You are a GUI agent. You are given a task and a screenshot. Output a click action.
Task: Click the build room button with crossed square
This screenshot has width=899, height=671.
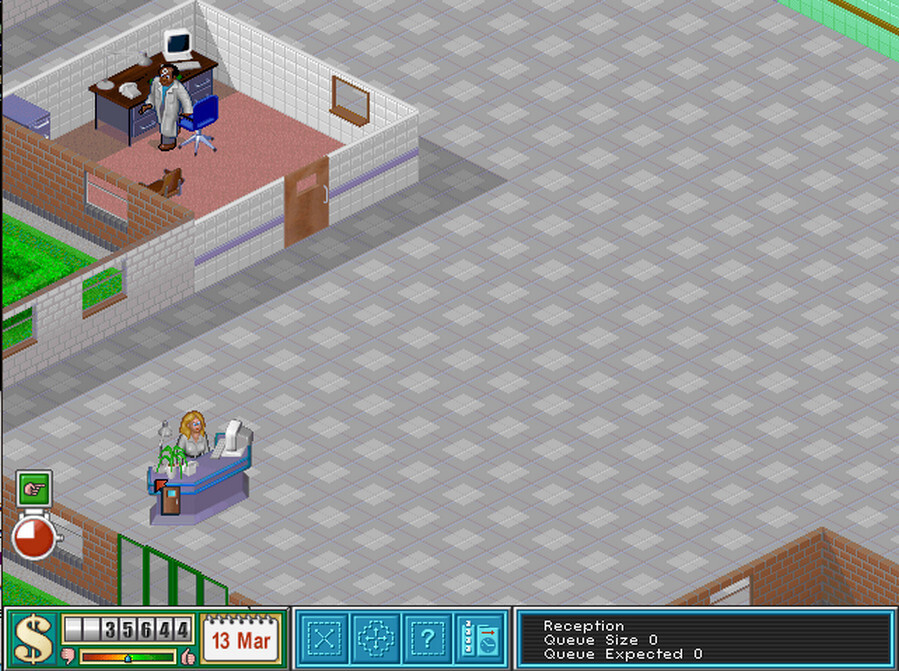click(x=324, y=638)
